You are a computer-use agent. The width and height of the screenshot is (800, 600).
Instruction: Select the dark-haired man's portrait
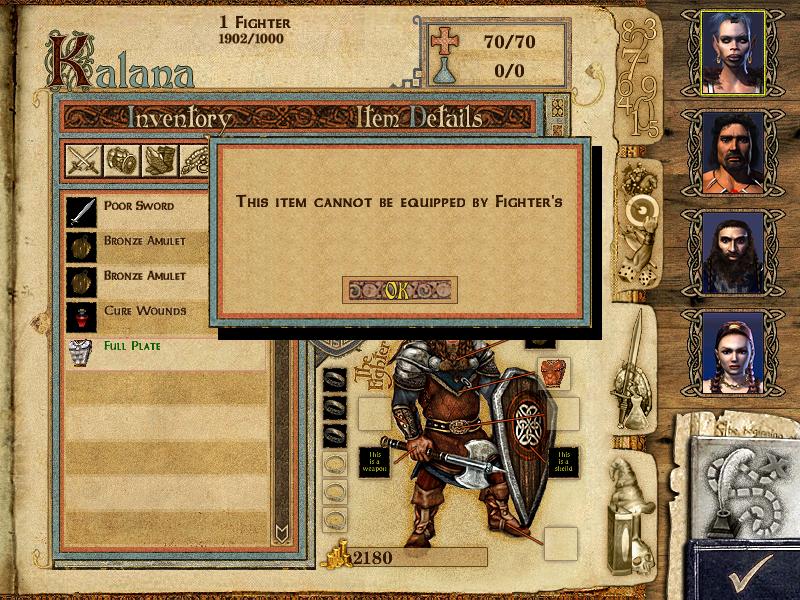pyautogui.click(x=733, y=152)
